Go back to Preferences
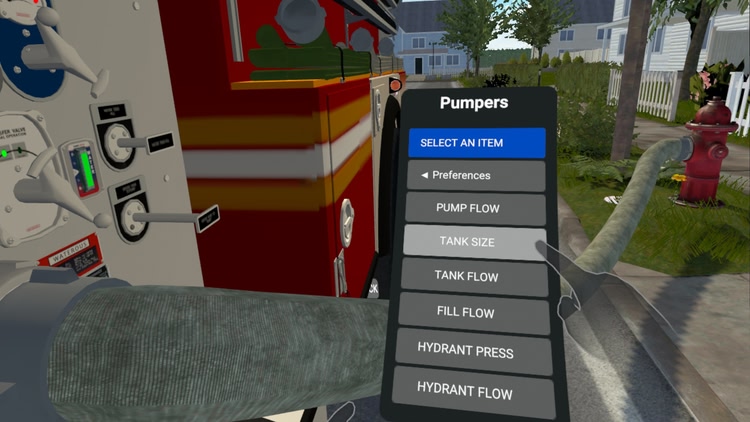 [475, 176]
